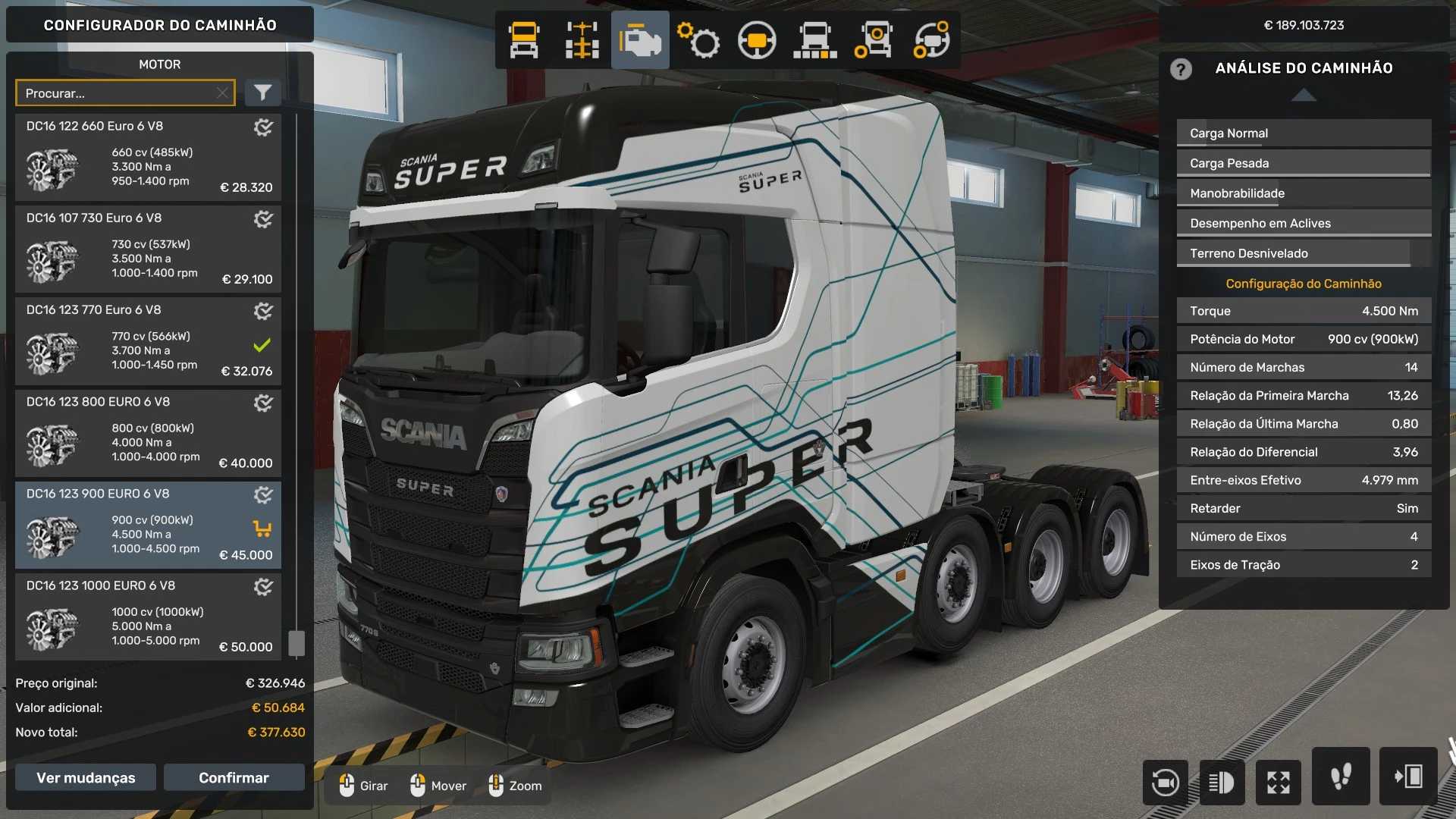Pick the DC16 123 770 Euro 6 V8 engine
The width and height of the screenshot is (1456, 819).
[x=148, y=341]
